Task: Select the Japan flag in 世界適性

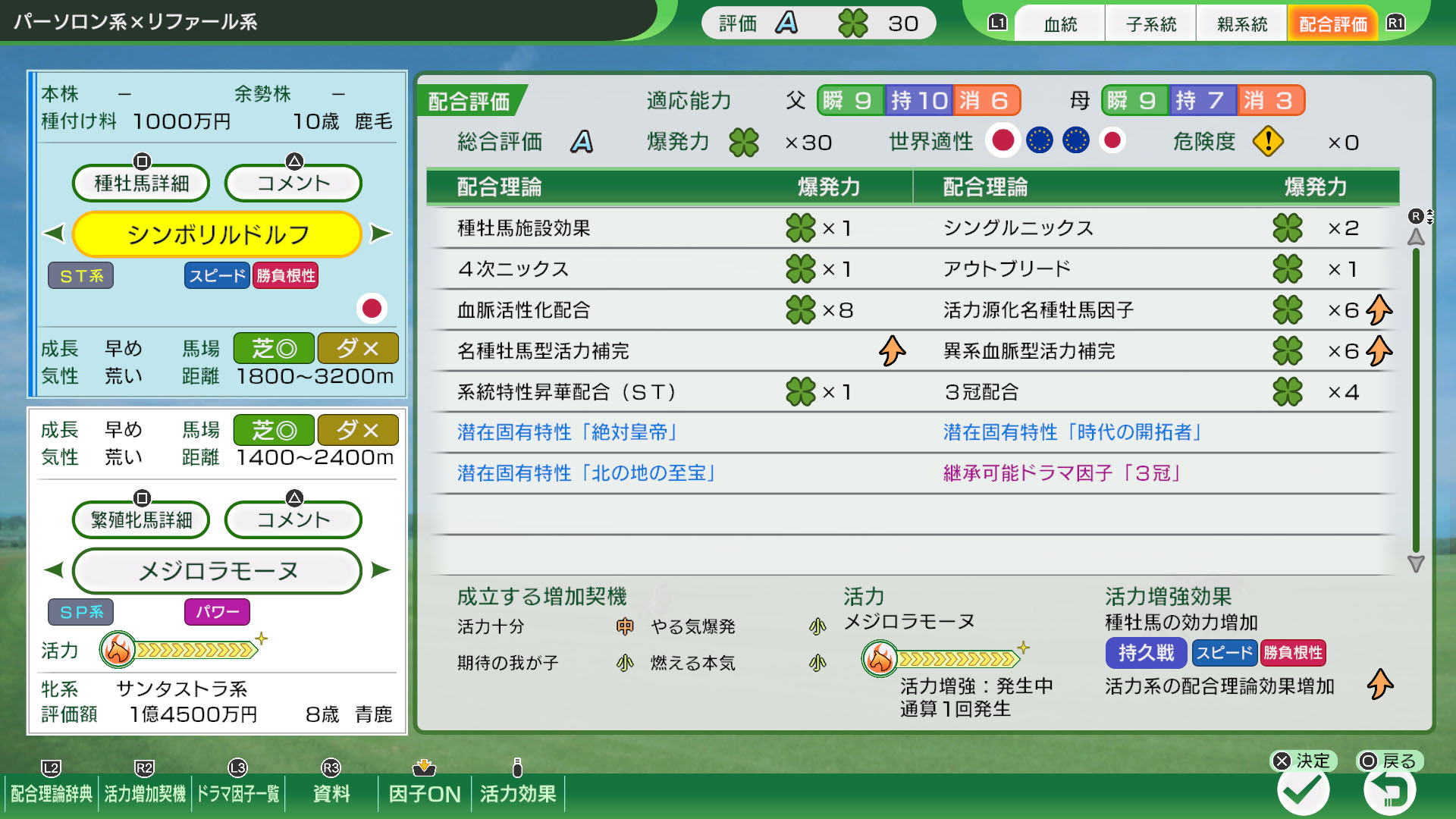Action: point(1004,141)
